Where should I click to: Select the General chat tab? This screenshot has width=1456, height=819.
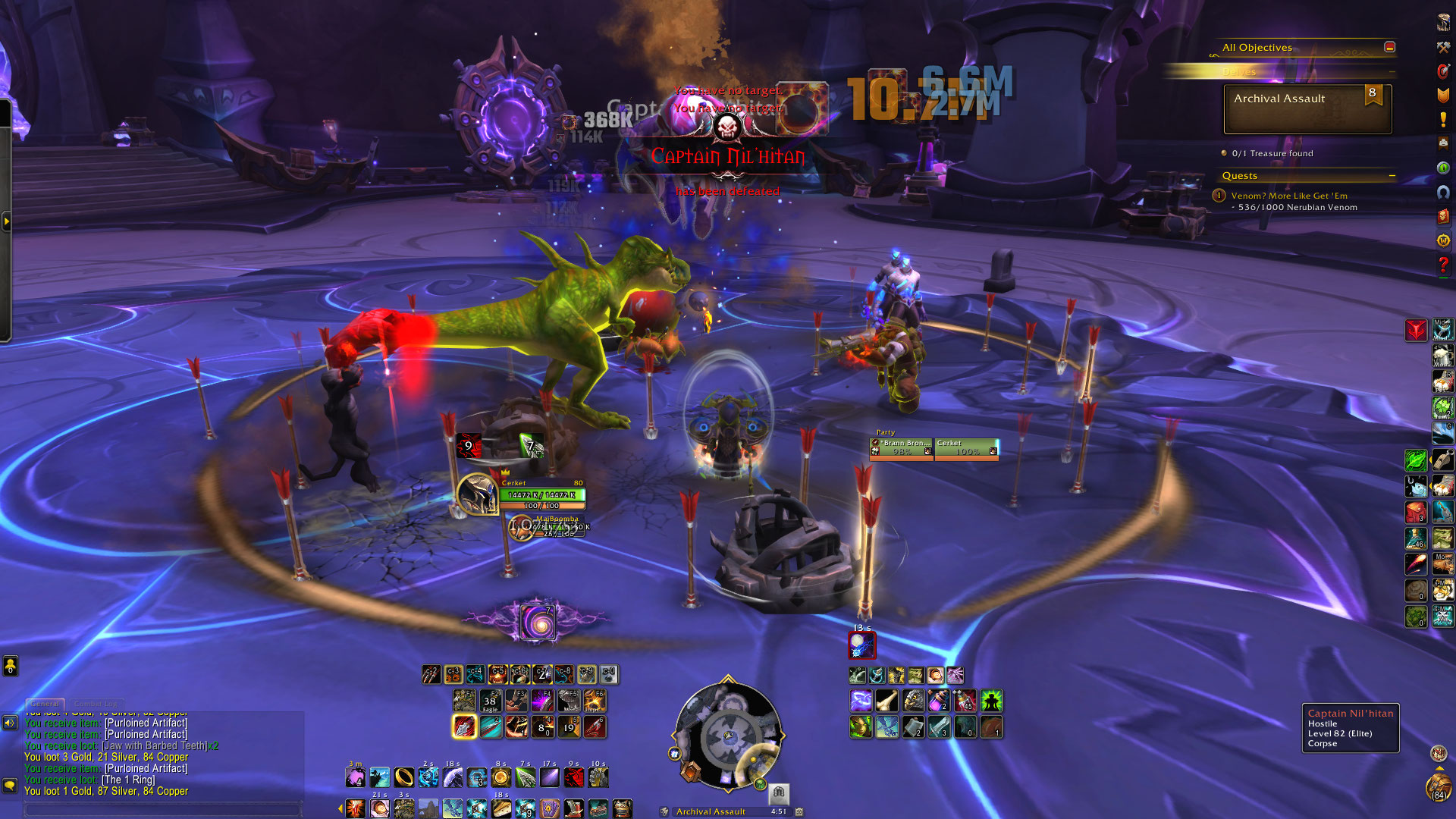pyautogui.click(x=45, y=704)
